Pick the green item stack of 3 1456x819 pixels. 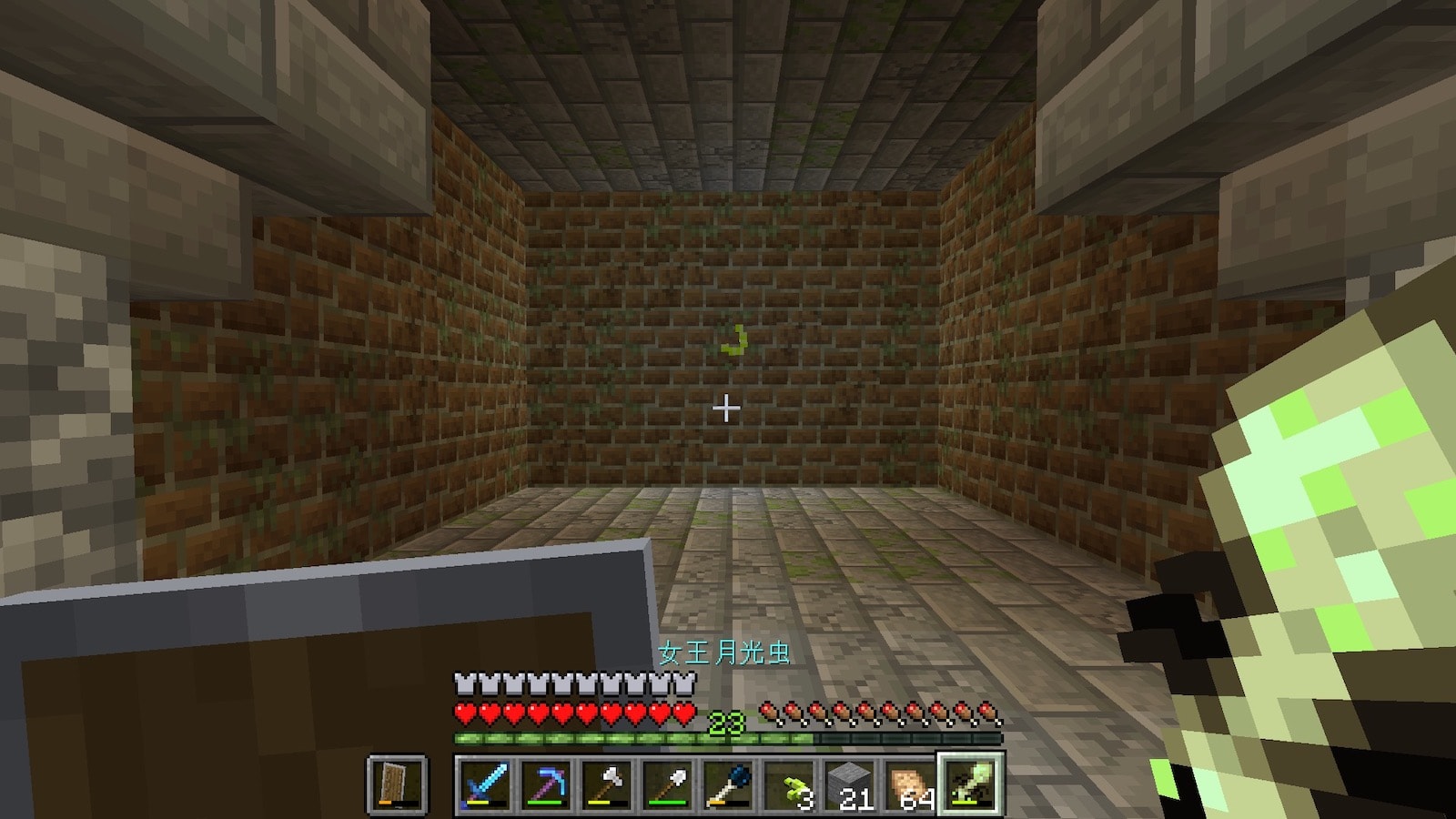[789, 783]
